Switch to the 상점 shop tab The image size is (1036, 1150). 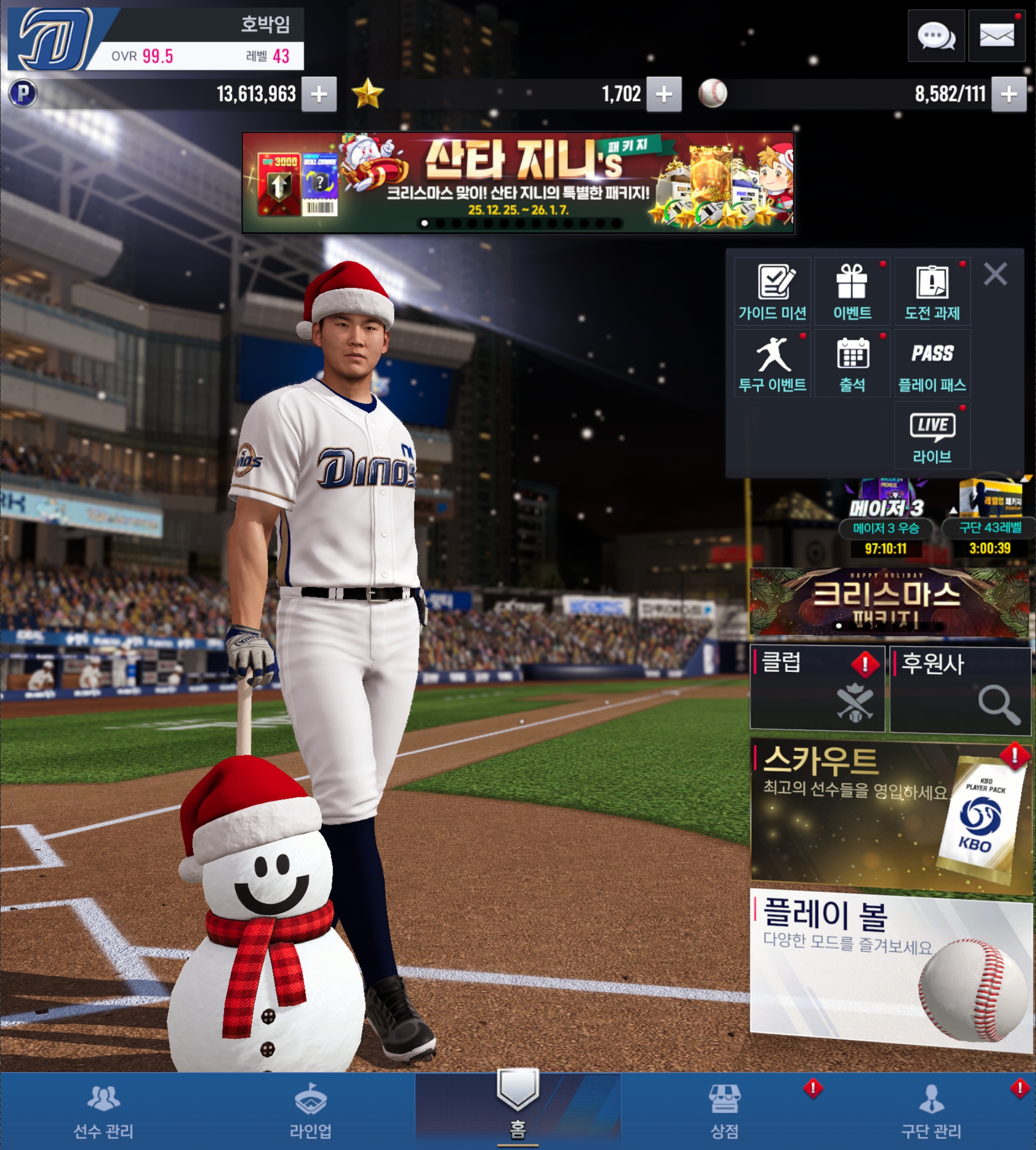725,1111
